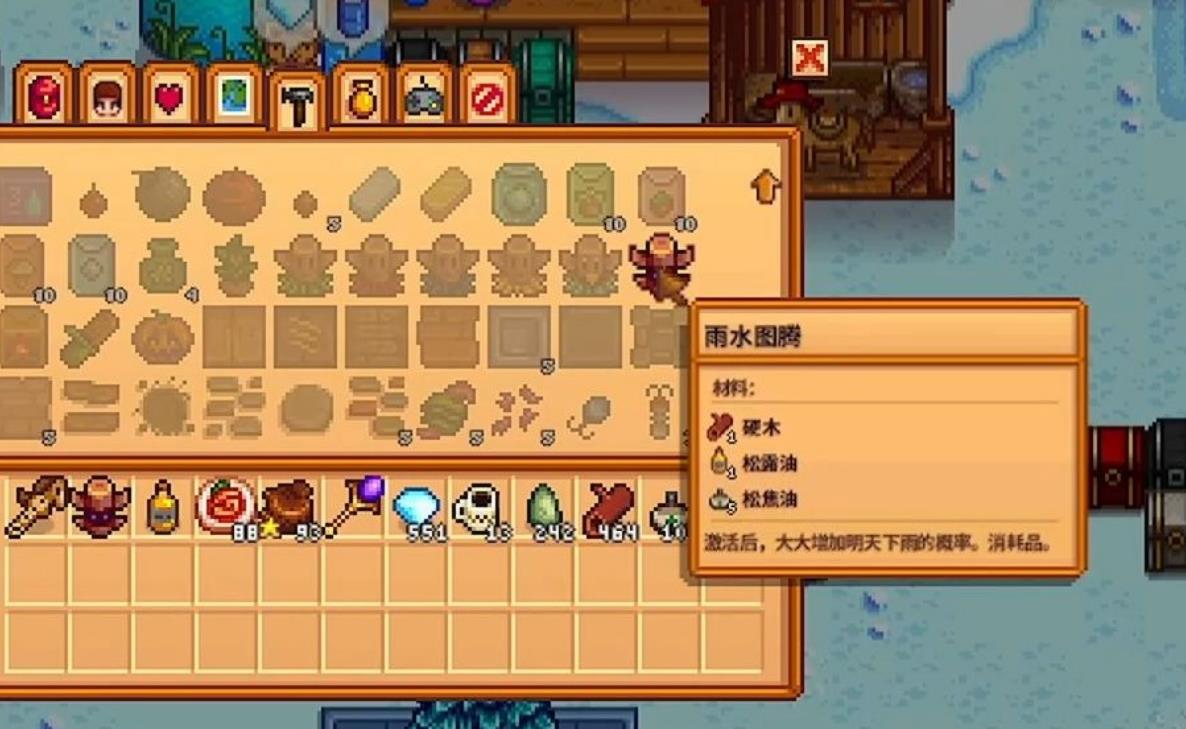
Task: Open the heart relationships tab
Action: click(170, 99)
